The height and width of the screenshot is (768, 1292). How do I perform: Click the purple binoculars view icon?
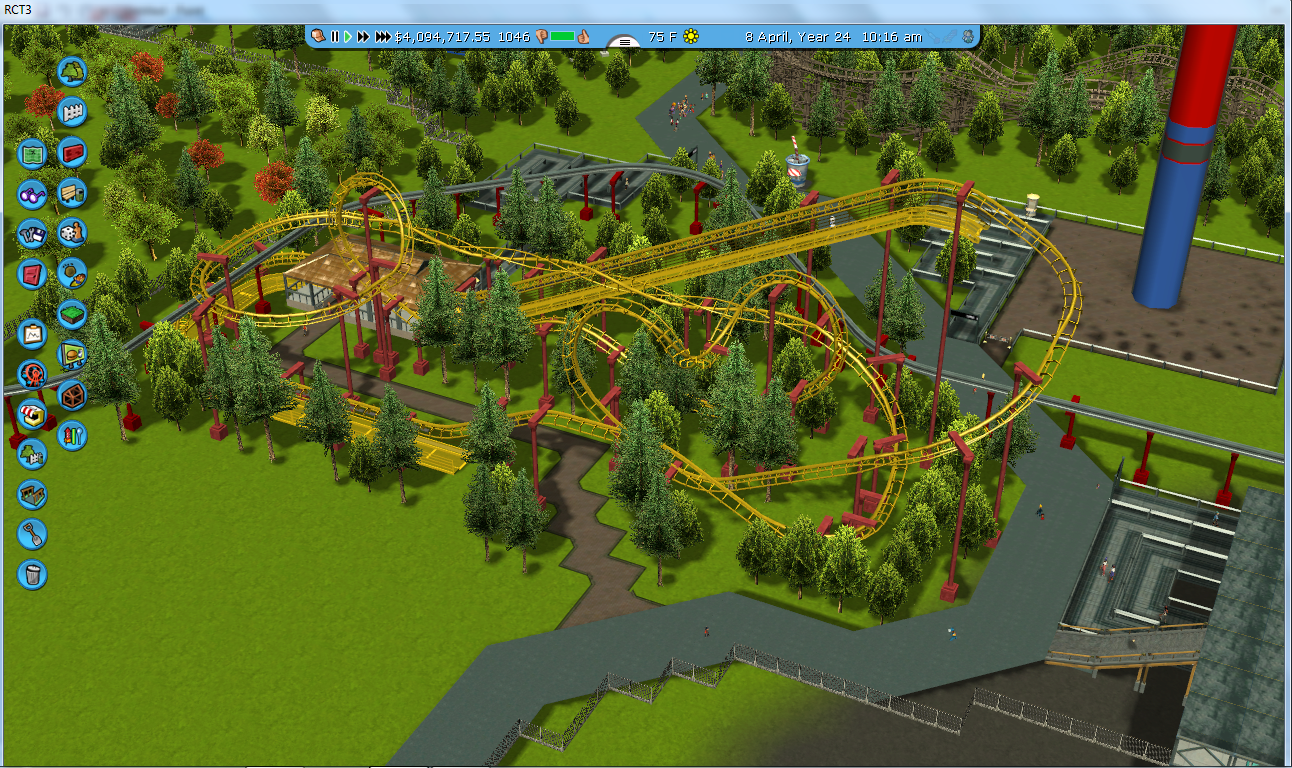pos(32,193)
